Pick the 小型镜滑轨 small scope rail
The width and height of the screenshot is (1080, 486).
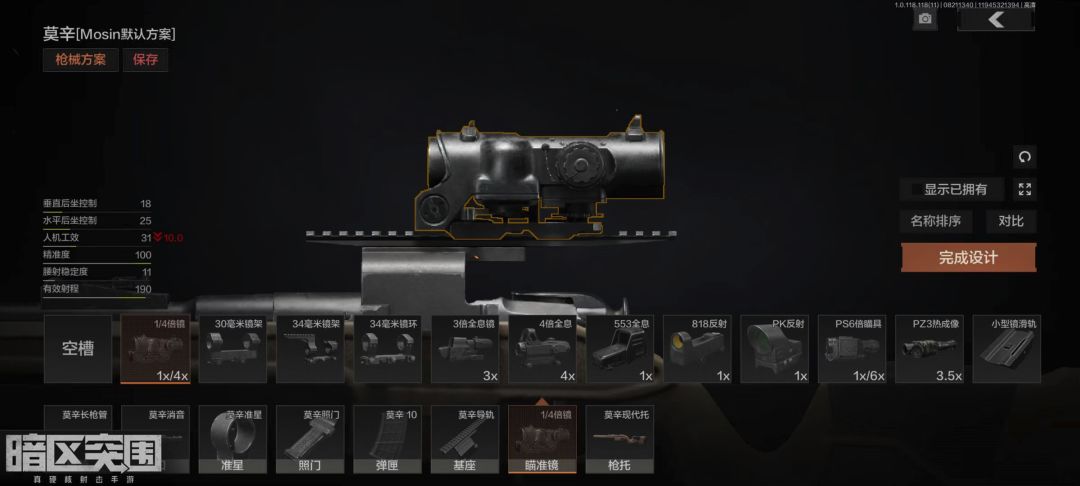pyautogui.click(x=1008, y=349)
